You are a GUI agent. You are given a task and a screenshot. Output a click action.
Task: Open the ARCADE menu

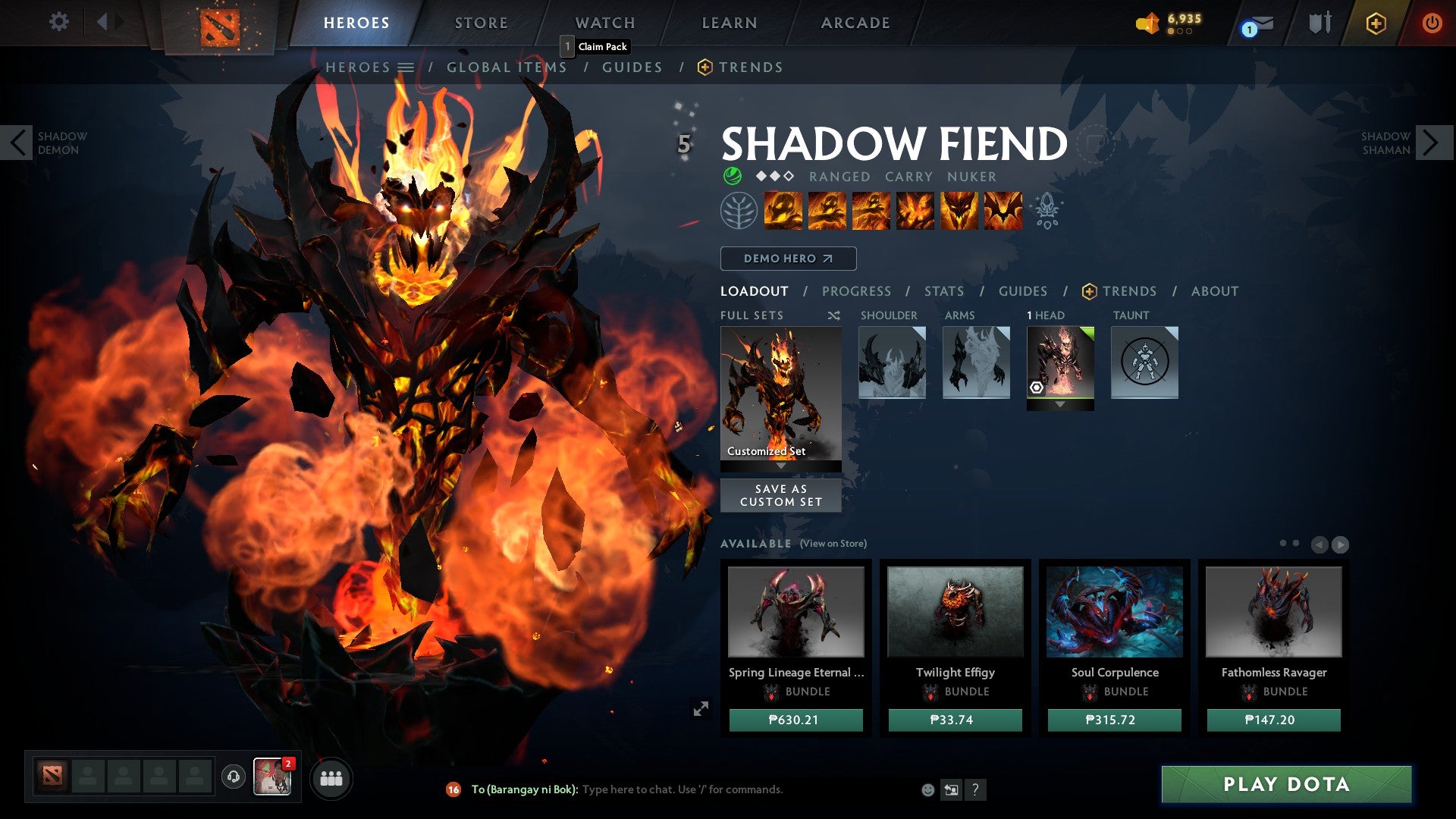pyautogui.click(x=855, y=22)
